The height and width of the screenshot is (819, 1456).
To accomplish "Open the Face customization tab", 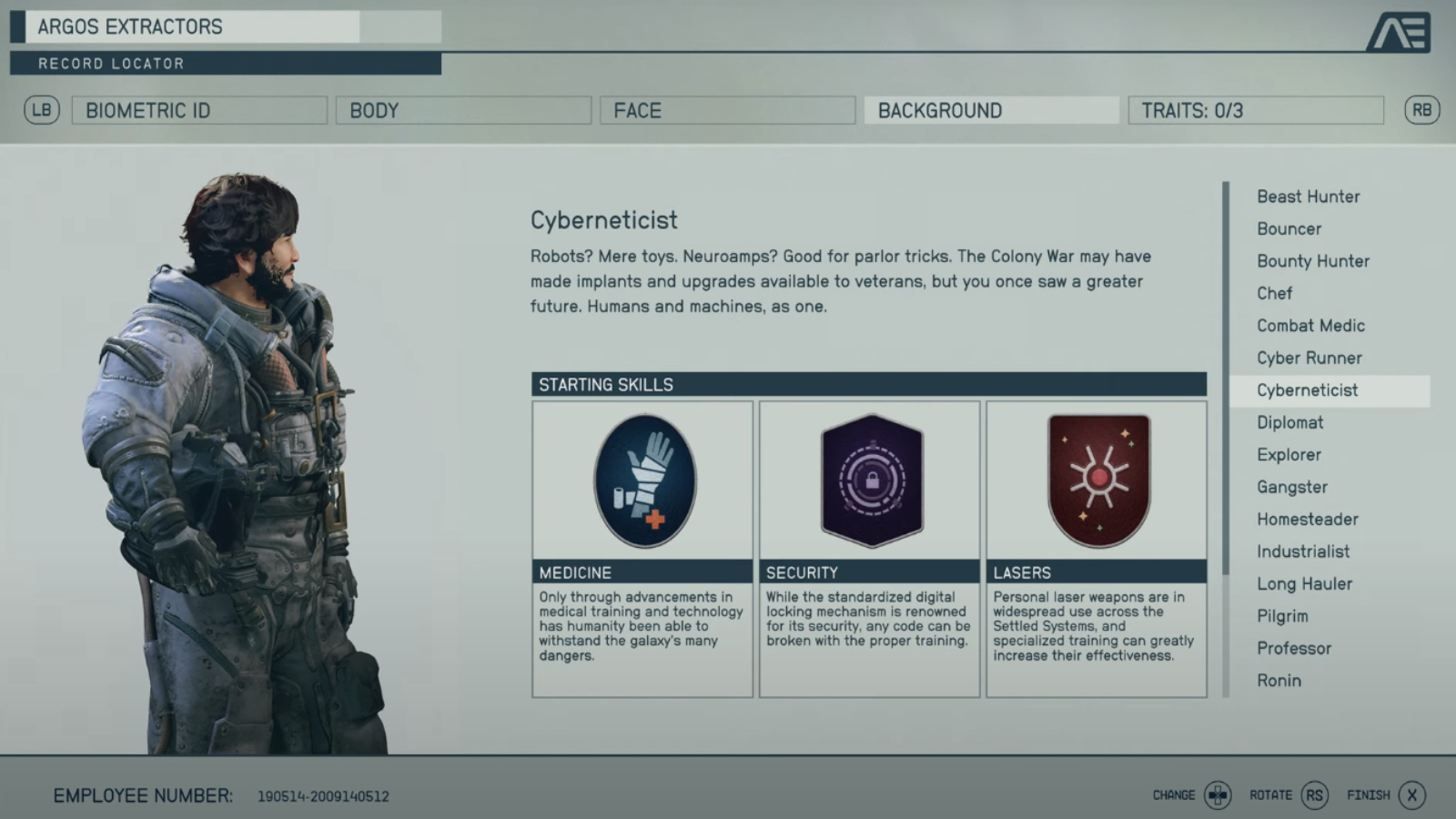I will (726, 110).
